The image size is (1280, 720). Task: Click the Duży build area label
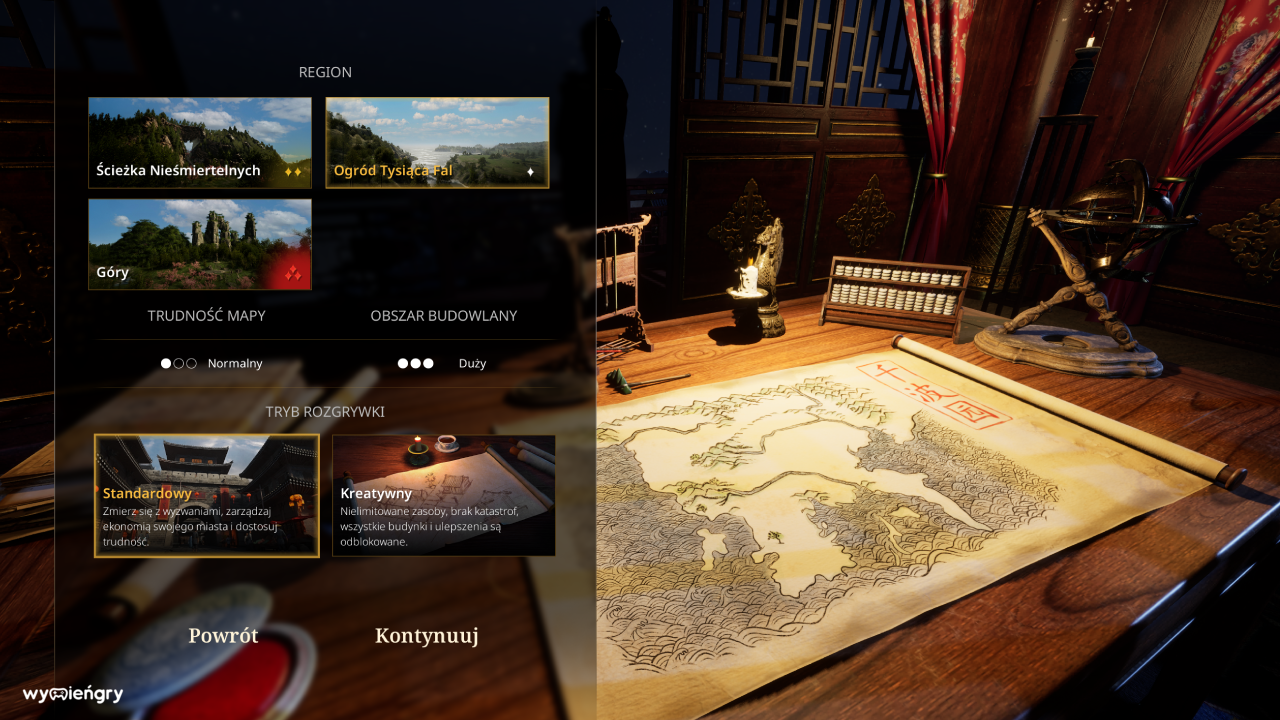474,363
